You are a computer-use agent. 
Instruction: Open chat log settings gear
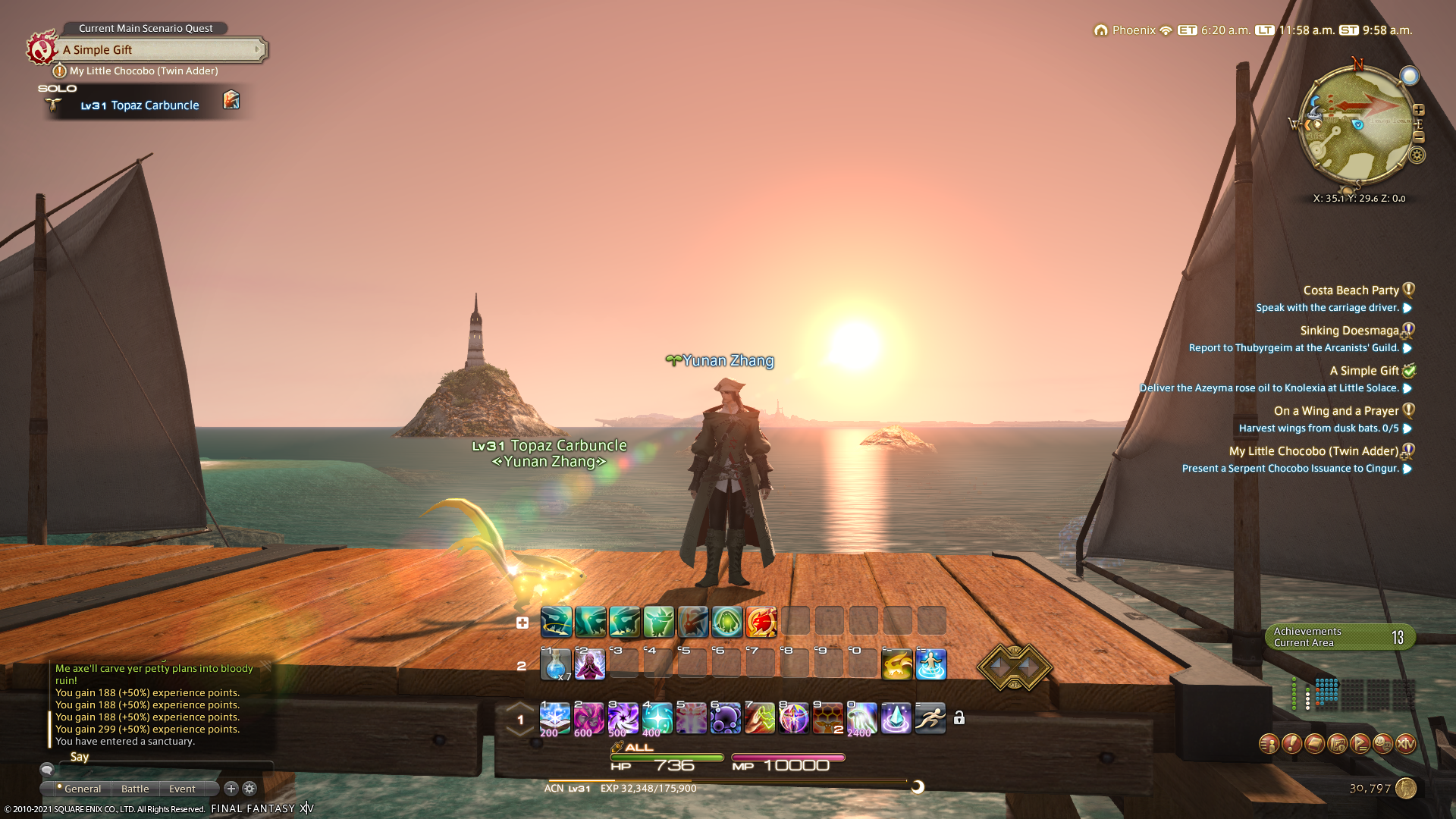coord(249,789)
